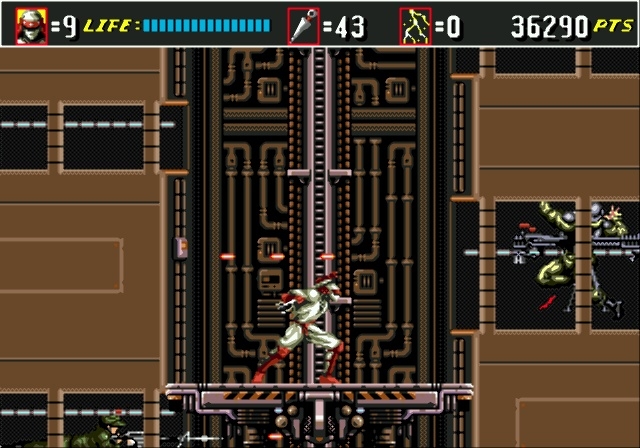This screenshot has height=448, width=640.
Task: Click the ninja portrait lives icon
Action: point(31,25)
